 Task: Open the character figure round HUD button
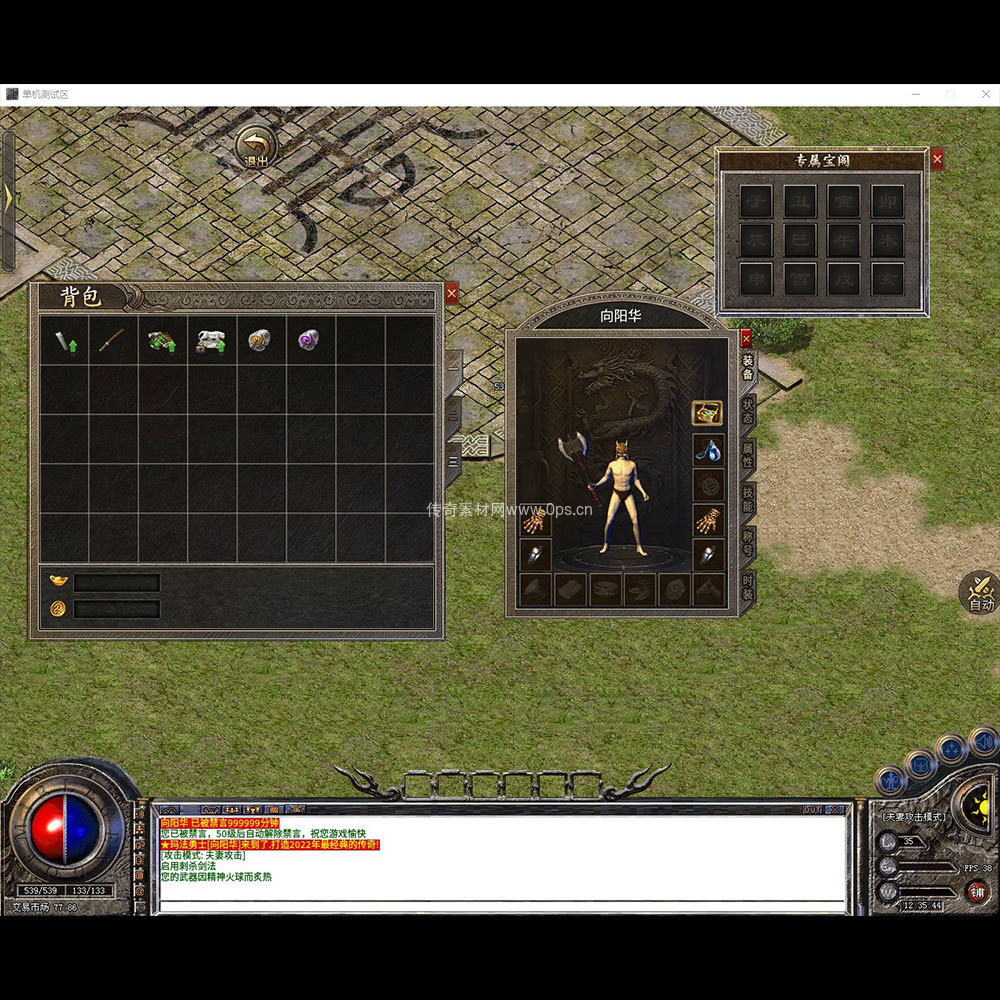pyautogui.click(x=889, y=780)
